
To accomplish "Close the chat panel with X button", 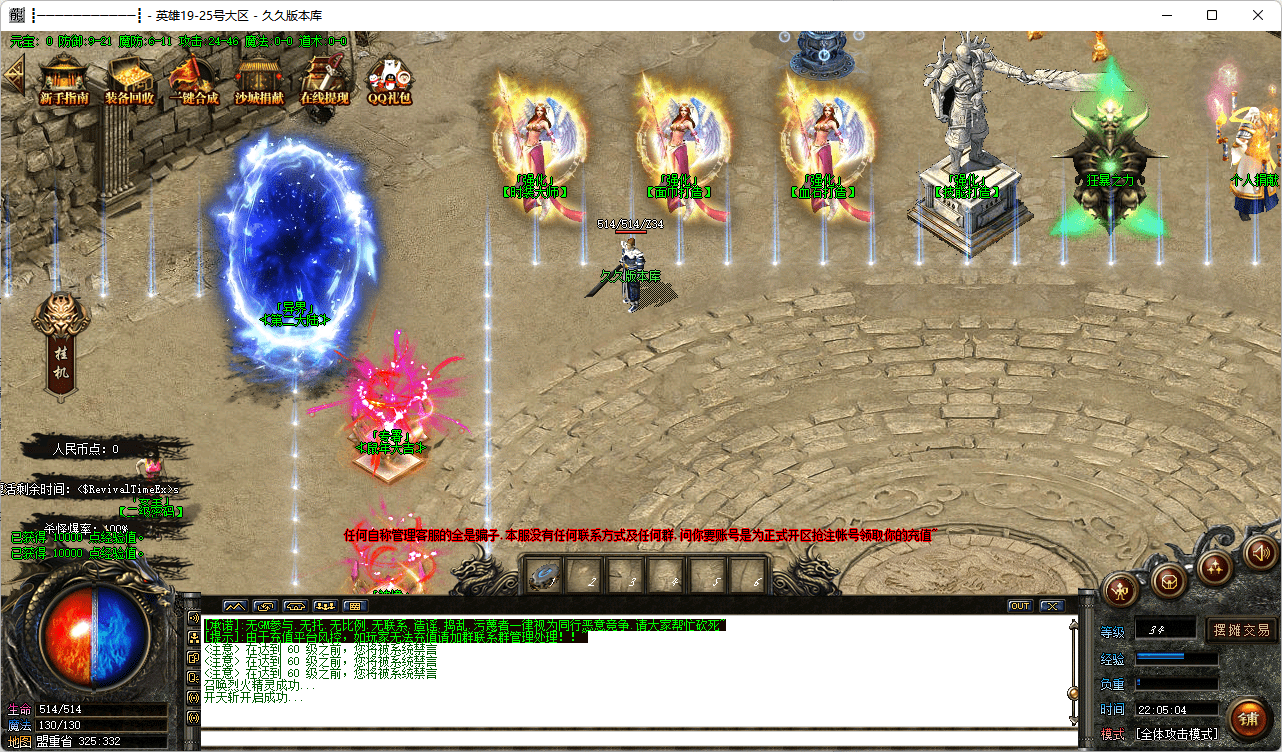I will [x=1051, y=606].
